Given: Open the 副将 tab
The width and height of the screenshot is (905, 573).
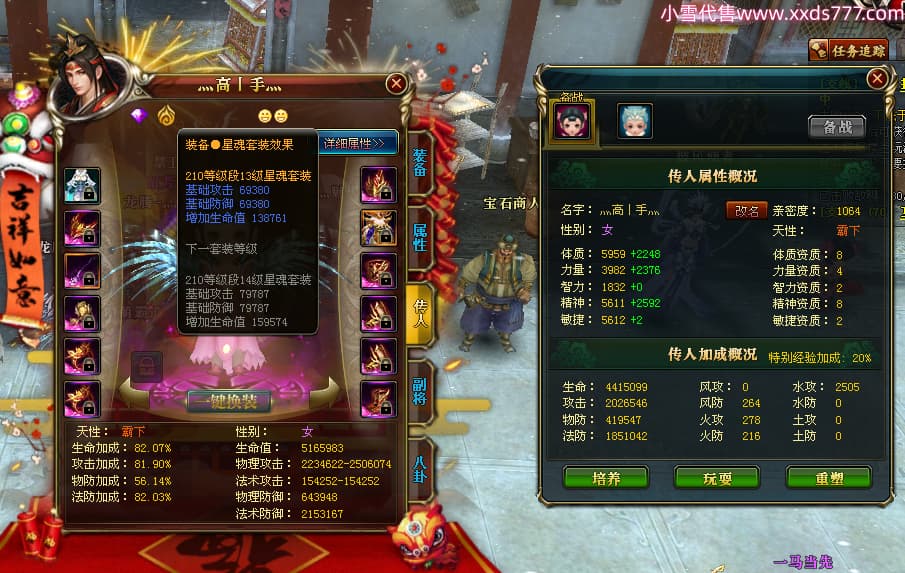Looking at the screenshot, I should [x=420, y=383].
